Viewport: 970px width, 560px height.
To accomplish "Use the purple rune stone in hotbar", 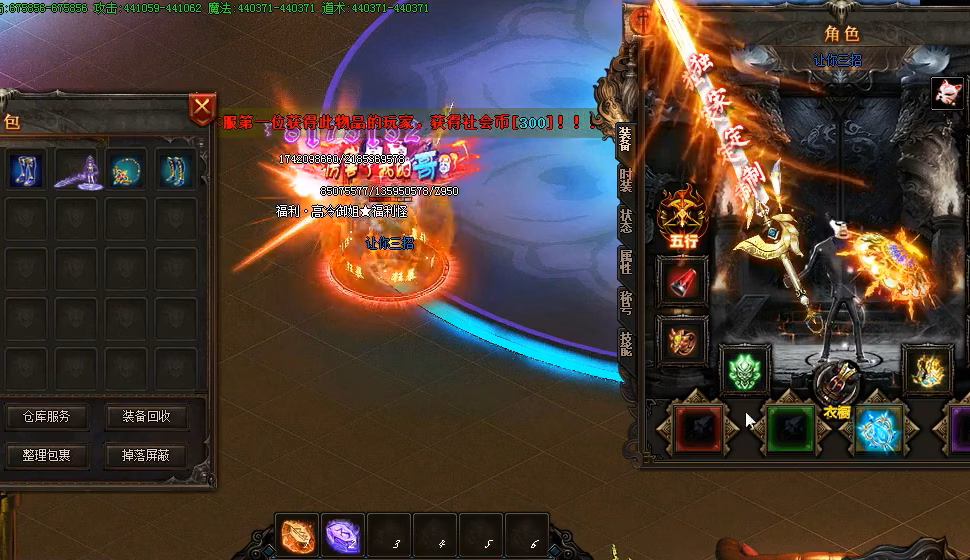I will point(343,535).
